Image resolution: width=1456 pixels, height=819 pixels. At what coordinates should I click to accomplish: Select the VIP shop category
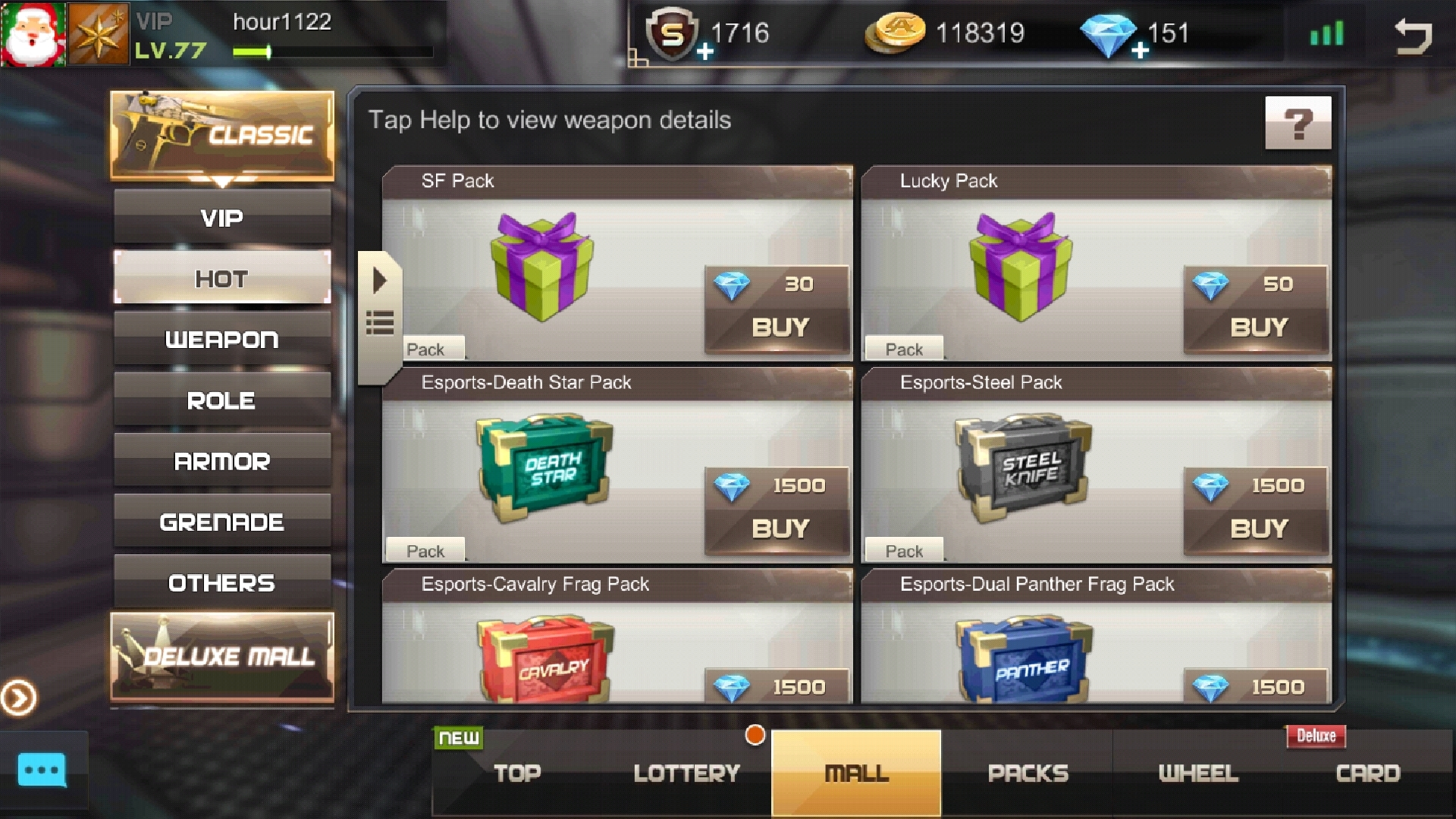(x=221, y=218)
